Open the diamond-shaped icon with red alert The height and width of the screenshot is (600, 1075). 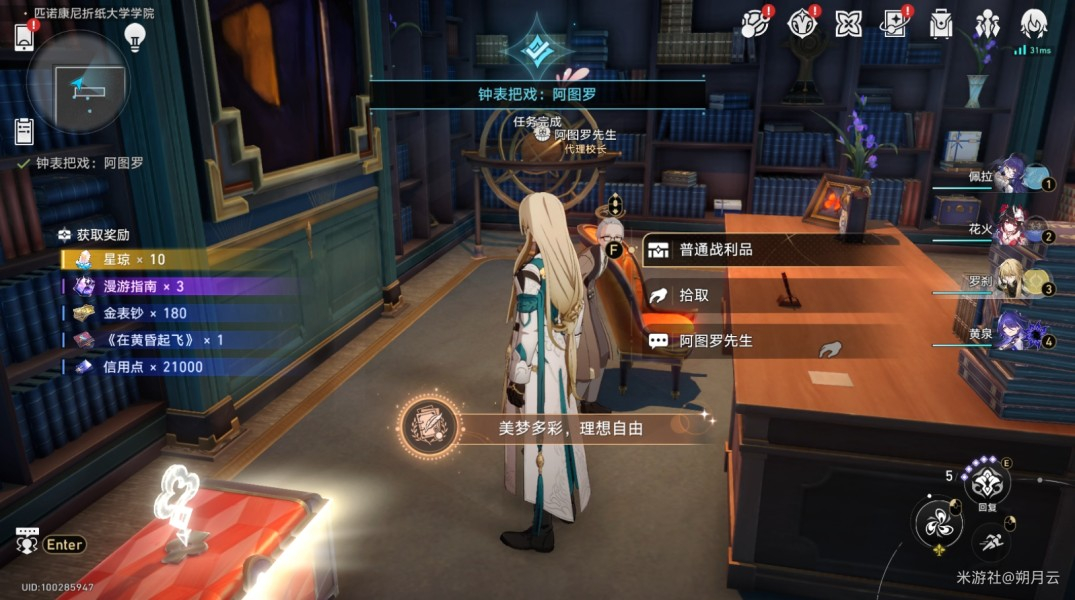point(803,23)
